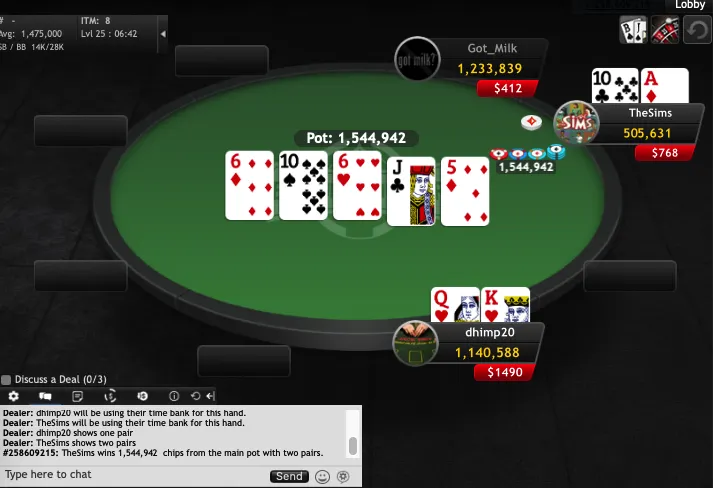Open the roulette wheel side game
Viewport: 713px width, 488px height.
tap(664, 30)
